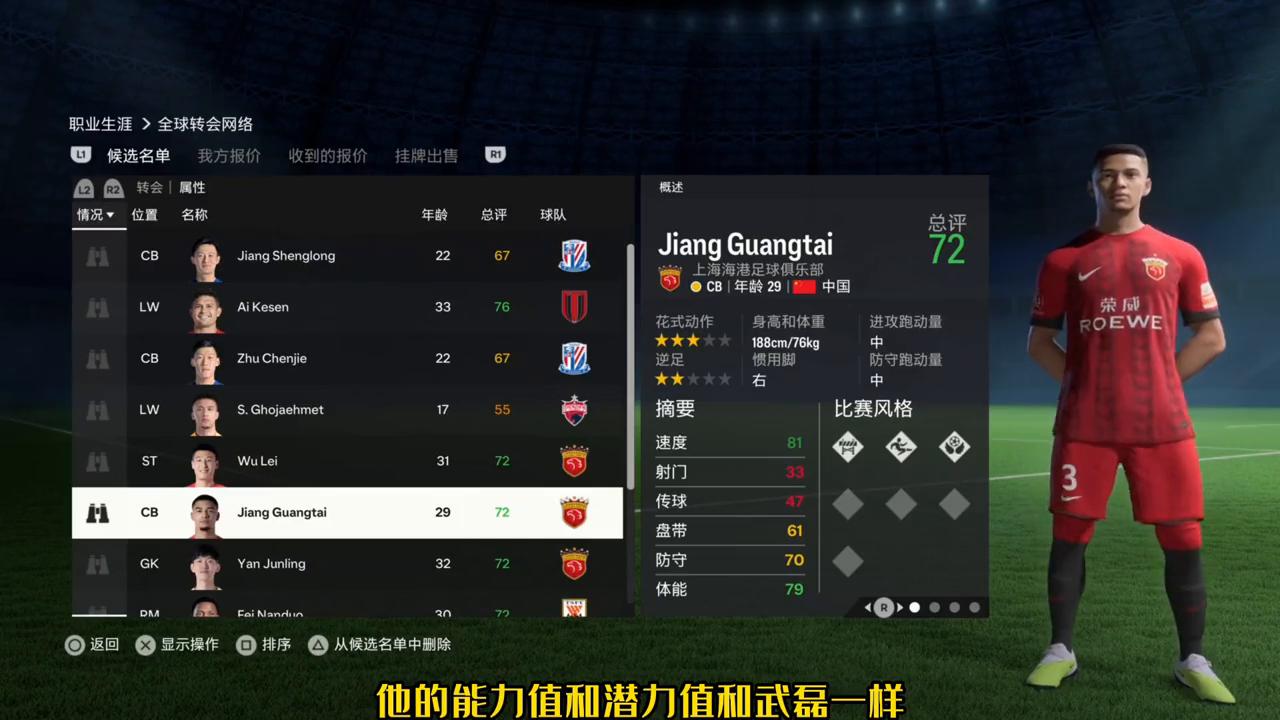Click the Shenhua crest on Jiang Shenglong's row
Viewport: 1280px width, 720px height.
(x=574, y=255)
